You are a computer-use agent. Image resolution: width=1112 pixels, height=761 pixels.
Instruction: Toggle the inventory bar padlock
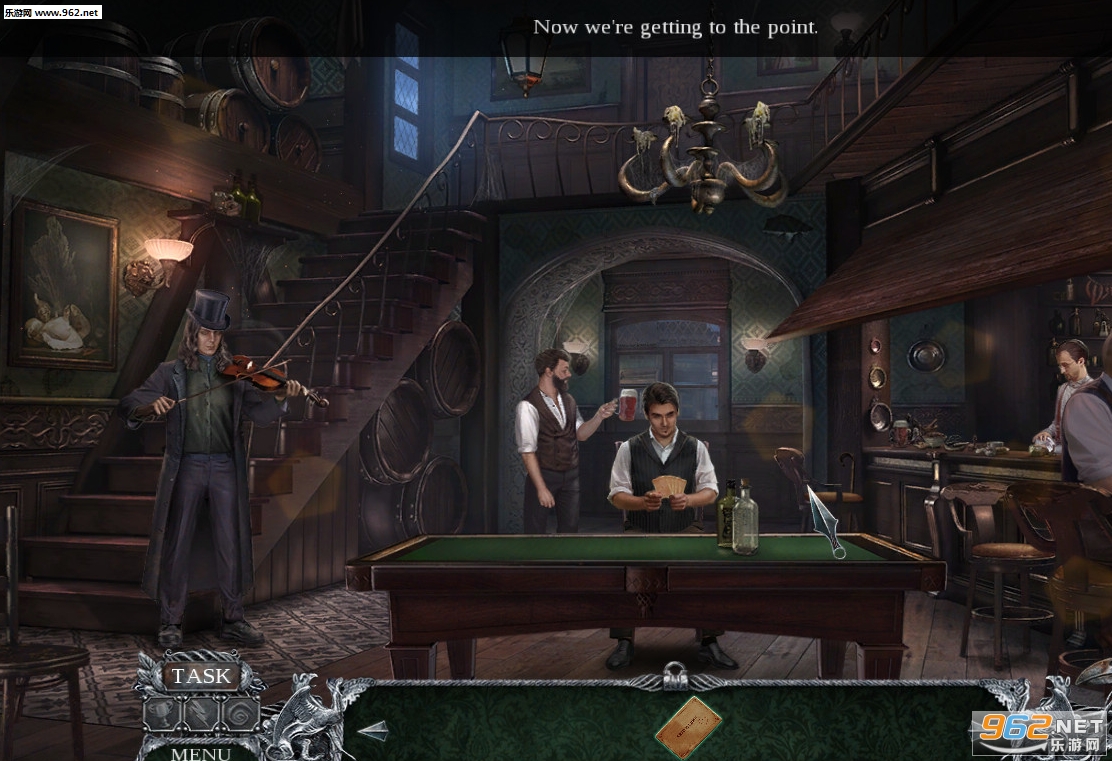point(676,677)
